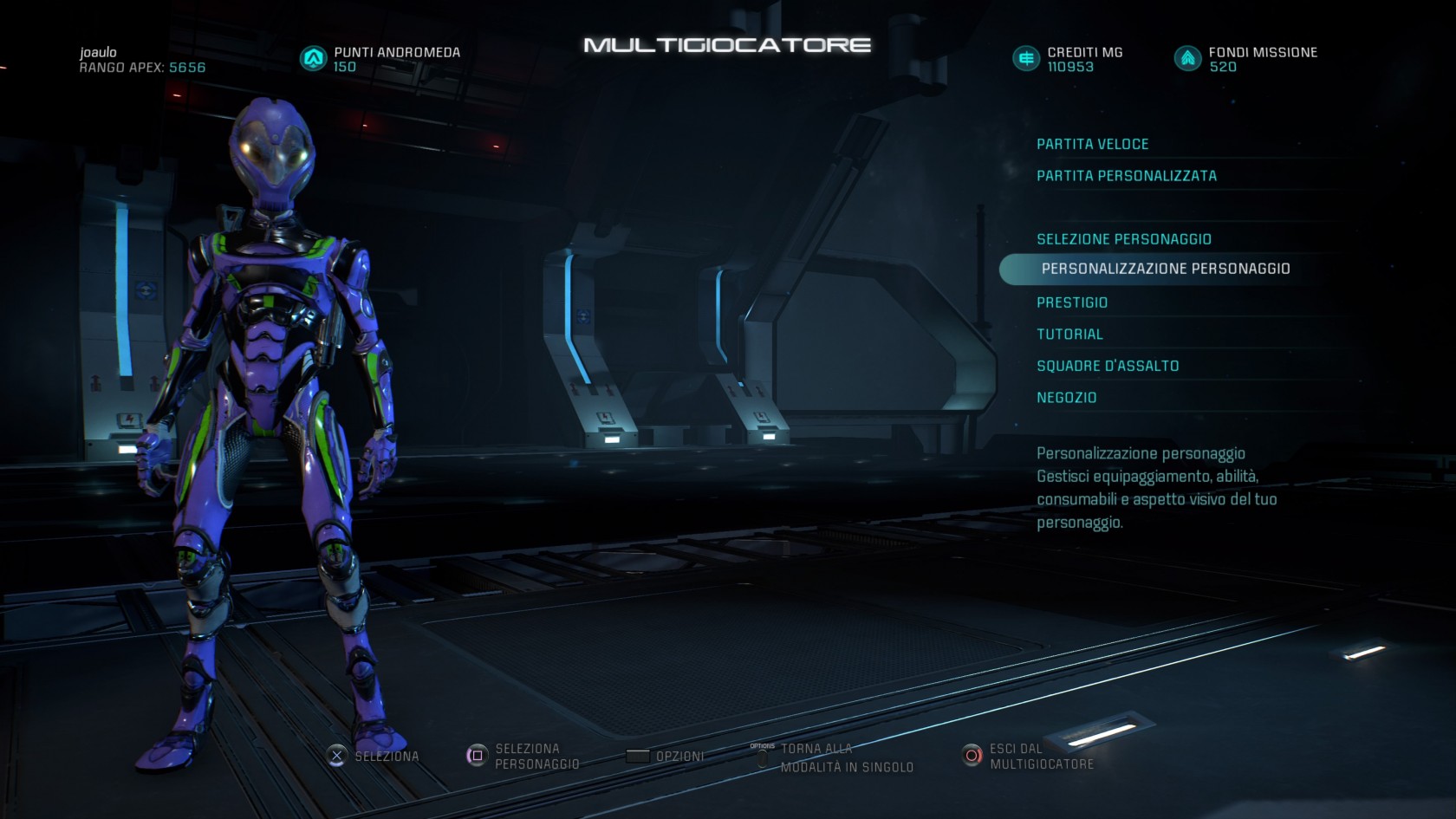The height and width of the screenshot is (819, 1456).
Task: Open Partita Personalizzata custom match
Action: point(1126,176)
